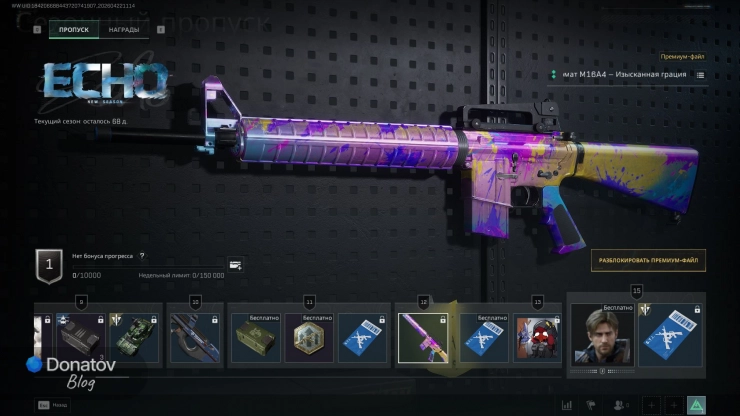Open the list icon beside the M16A4 name
The image size is (740, 416).
point(700,75)
